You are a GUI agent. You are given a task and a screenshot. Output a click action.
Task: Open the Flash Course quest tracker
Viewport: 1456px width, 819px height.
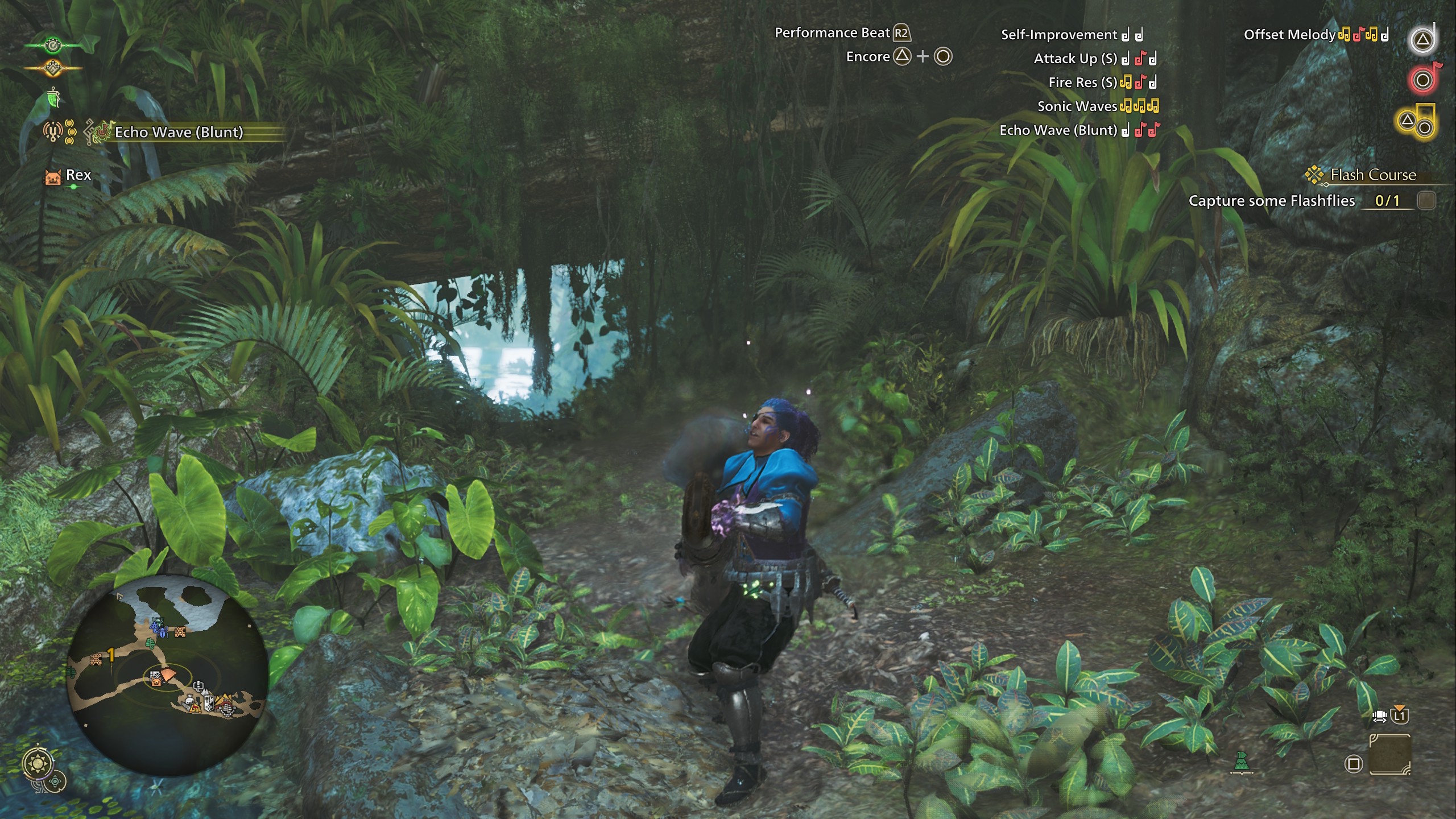tap(1372, 175)
